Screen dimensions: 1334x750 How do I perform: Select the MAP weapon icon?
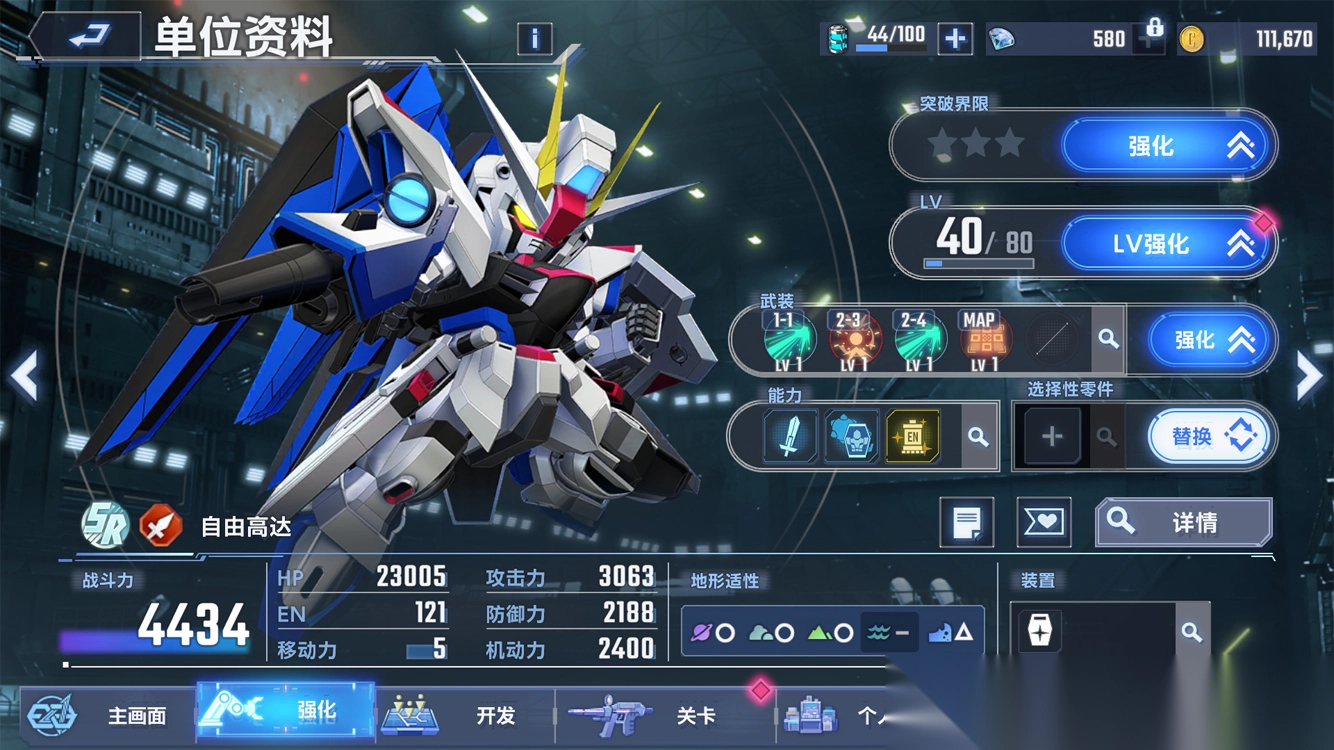click(x=980, y=340)
